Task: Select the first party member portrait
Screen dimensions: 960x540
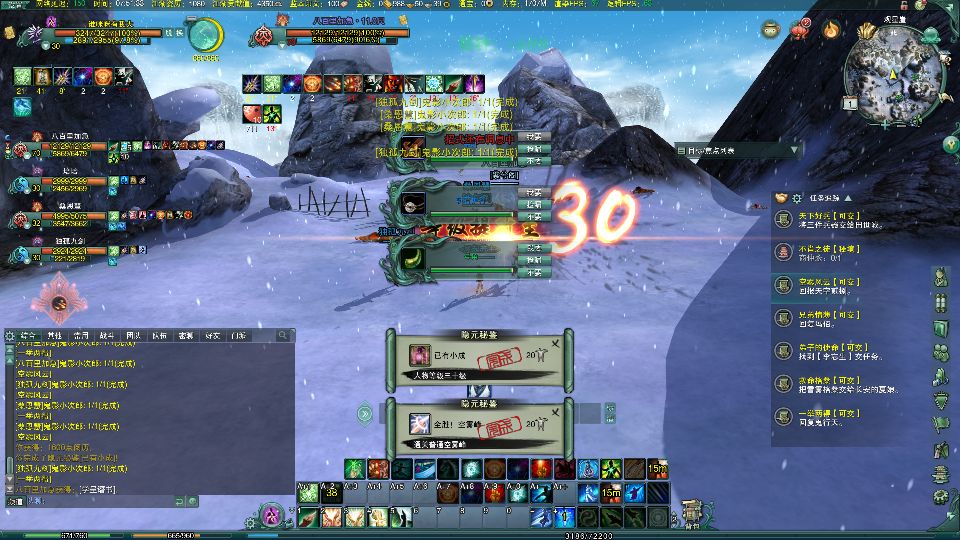Action: [x=16, y=150]
